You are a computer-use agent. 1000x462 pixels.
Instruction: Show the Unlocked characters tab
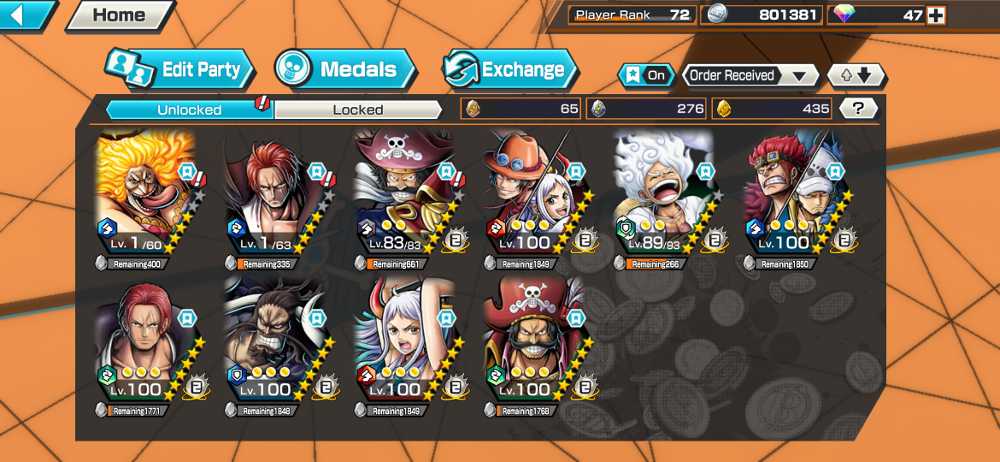[189, 109]
